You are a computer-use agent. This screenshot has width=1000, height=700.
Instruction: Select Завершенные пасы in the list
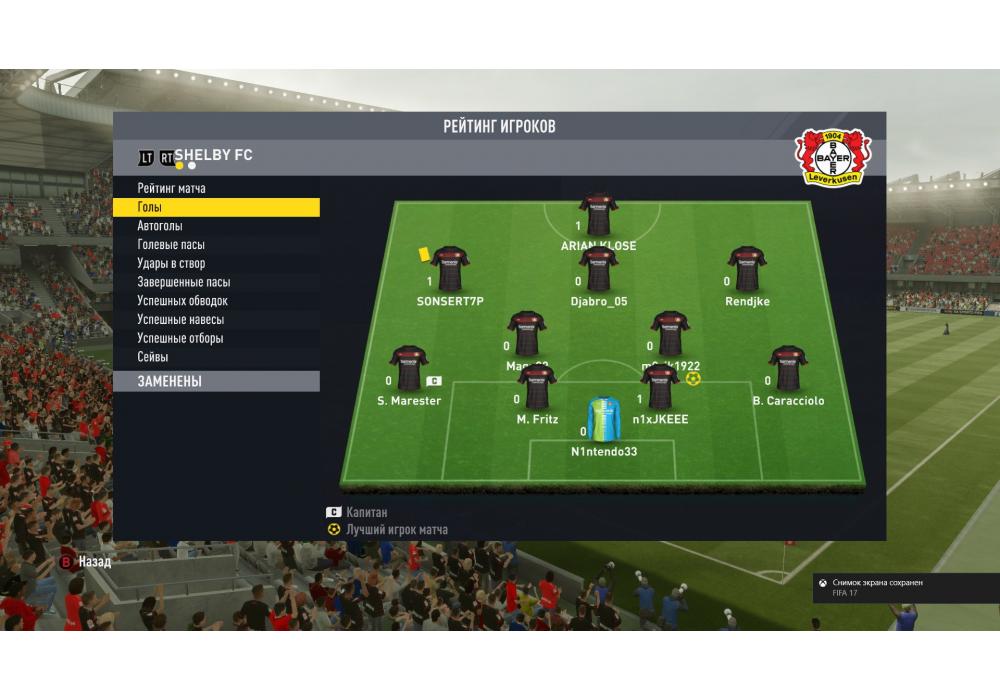click(183, 282)
